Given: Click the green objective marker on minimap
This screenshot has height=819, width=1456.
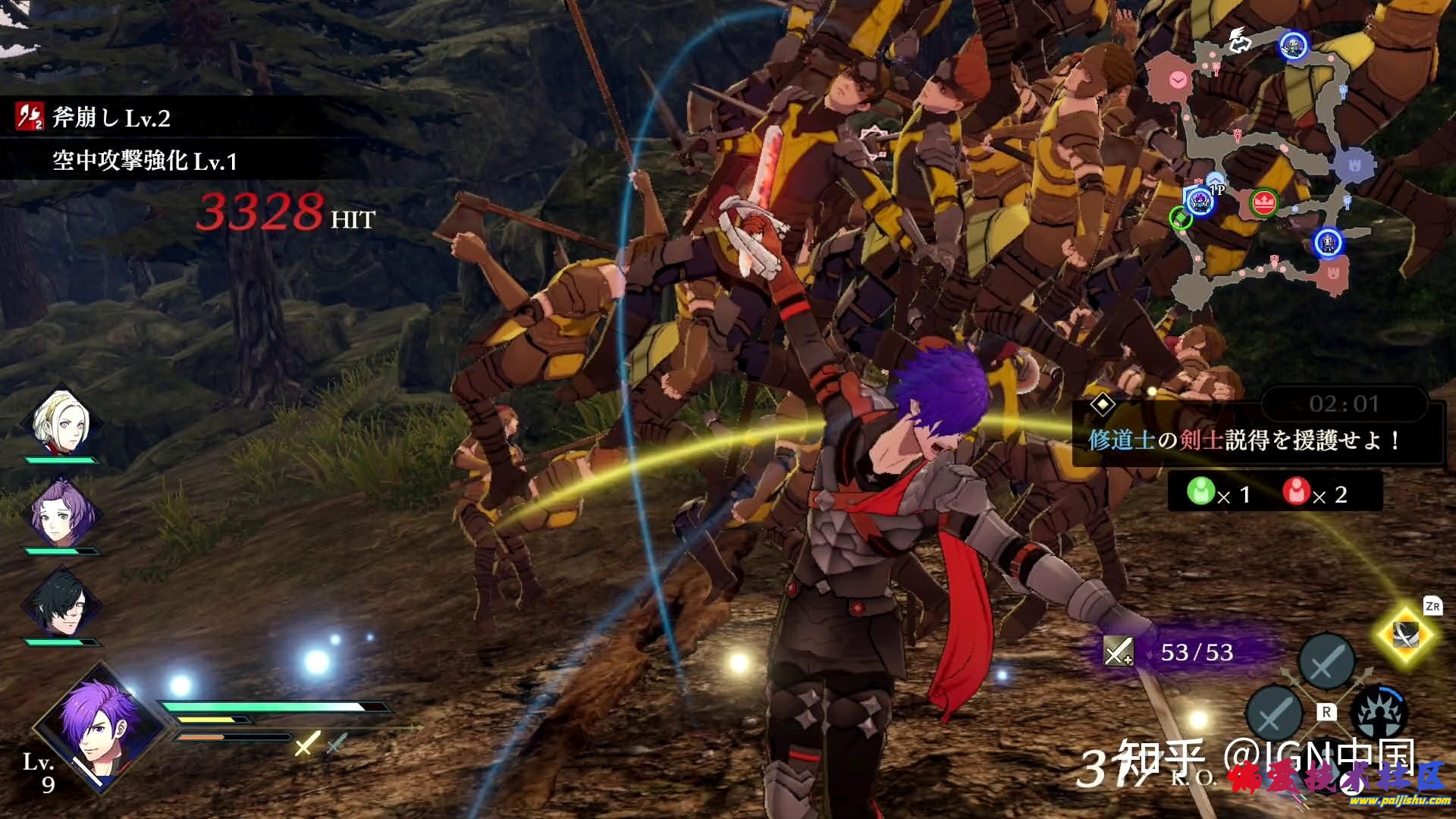Looking at the screenshot, I should [1179, 218].
